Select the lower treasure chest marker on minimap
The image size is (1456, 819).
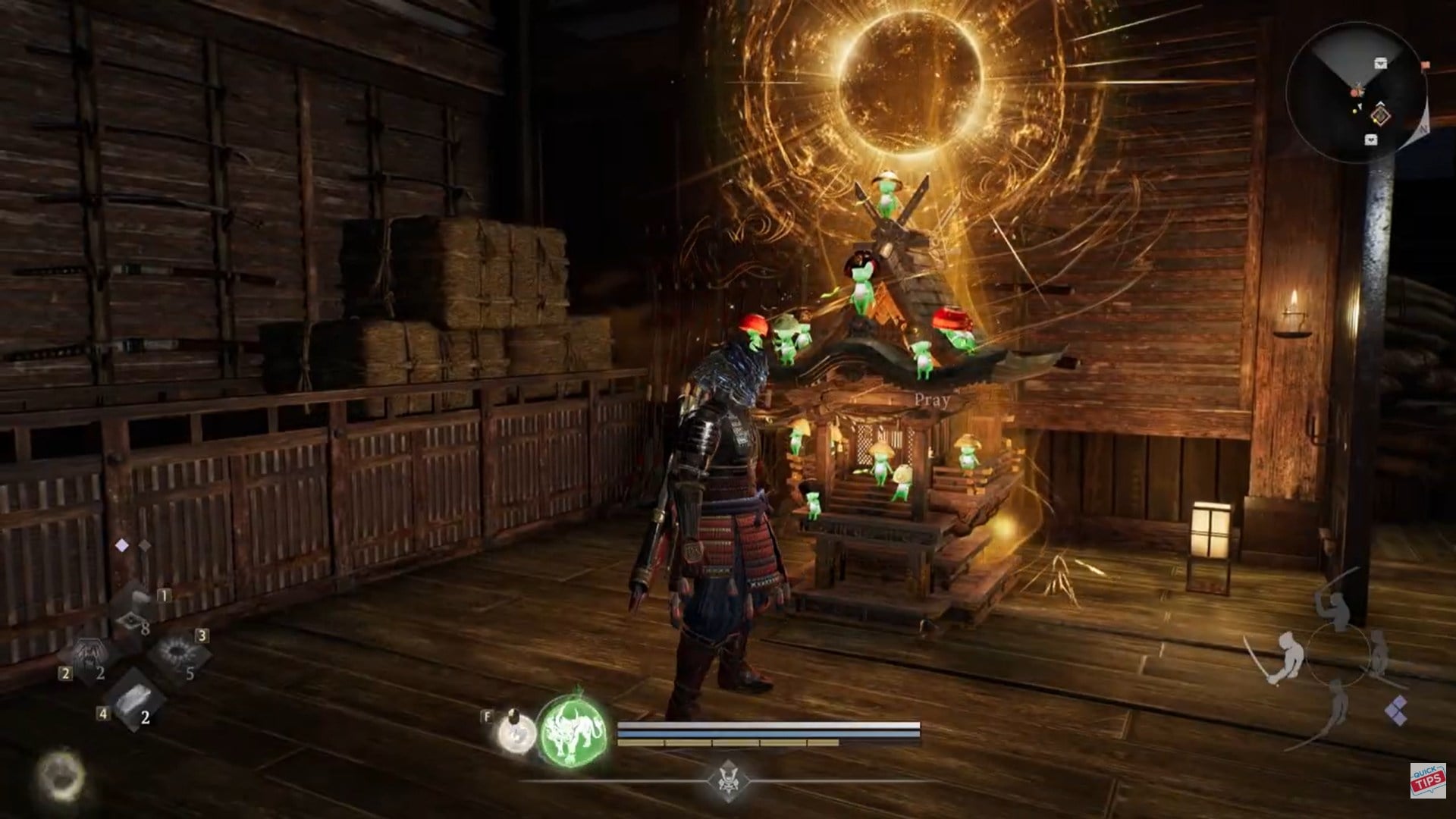click(x=1371, y=140)
